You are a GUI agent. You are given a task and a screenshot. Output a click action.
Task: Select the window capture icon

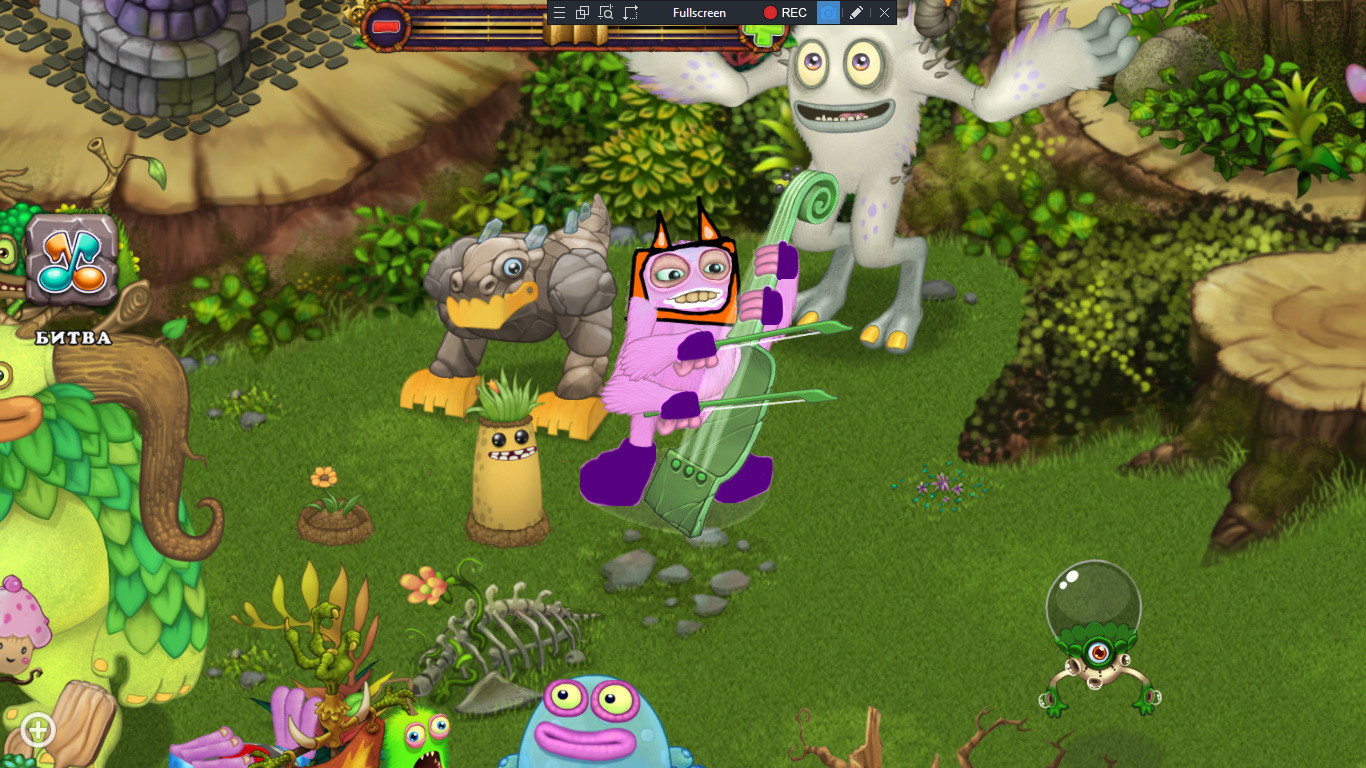pos(581,13)
